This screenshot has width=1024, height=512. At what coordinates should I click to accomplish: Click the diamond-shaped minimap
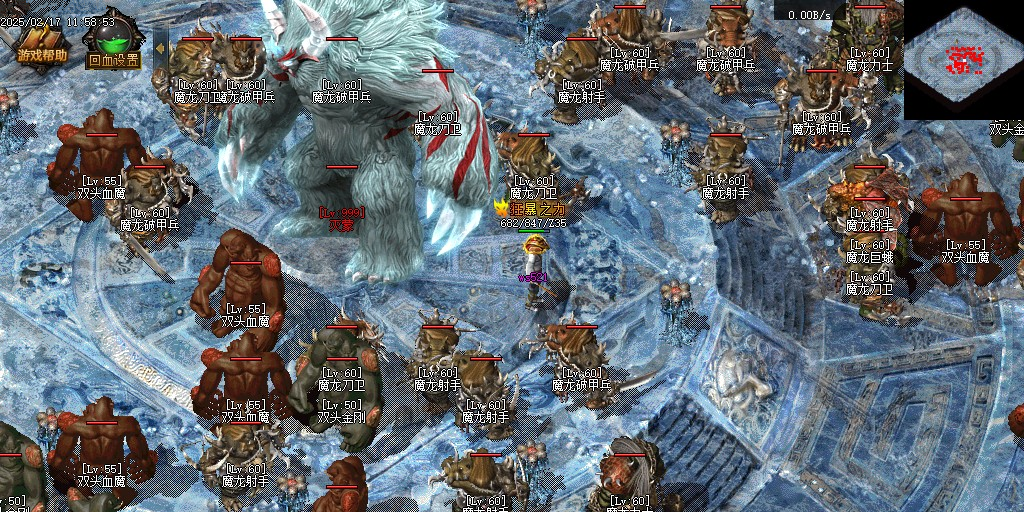963,58
